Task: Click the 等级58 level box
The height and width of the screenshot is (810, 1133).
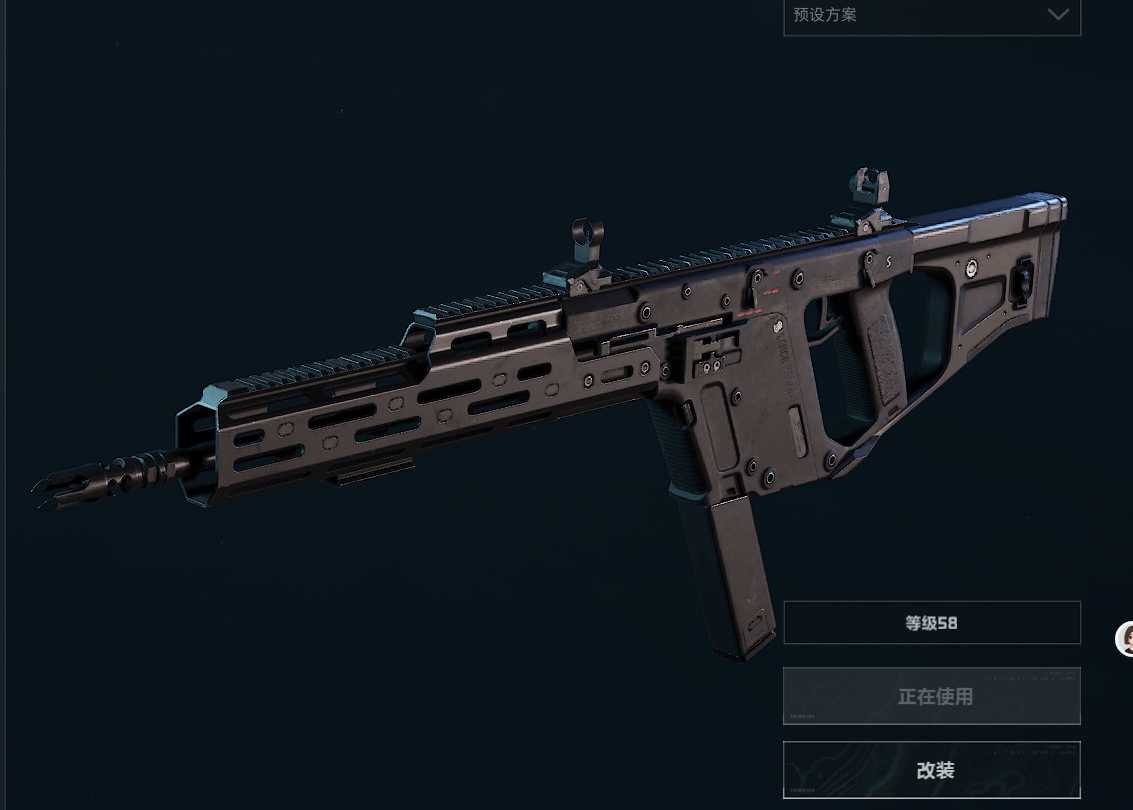Action: tap(931, 623)
